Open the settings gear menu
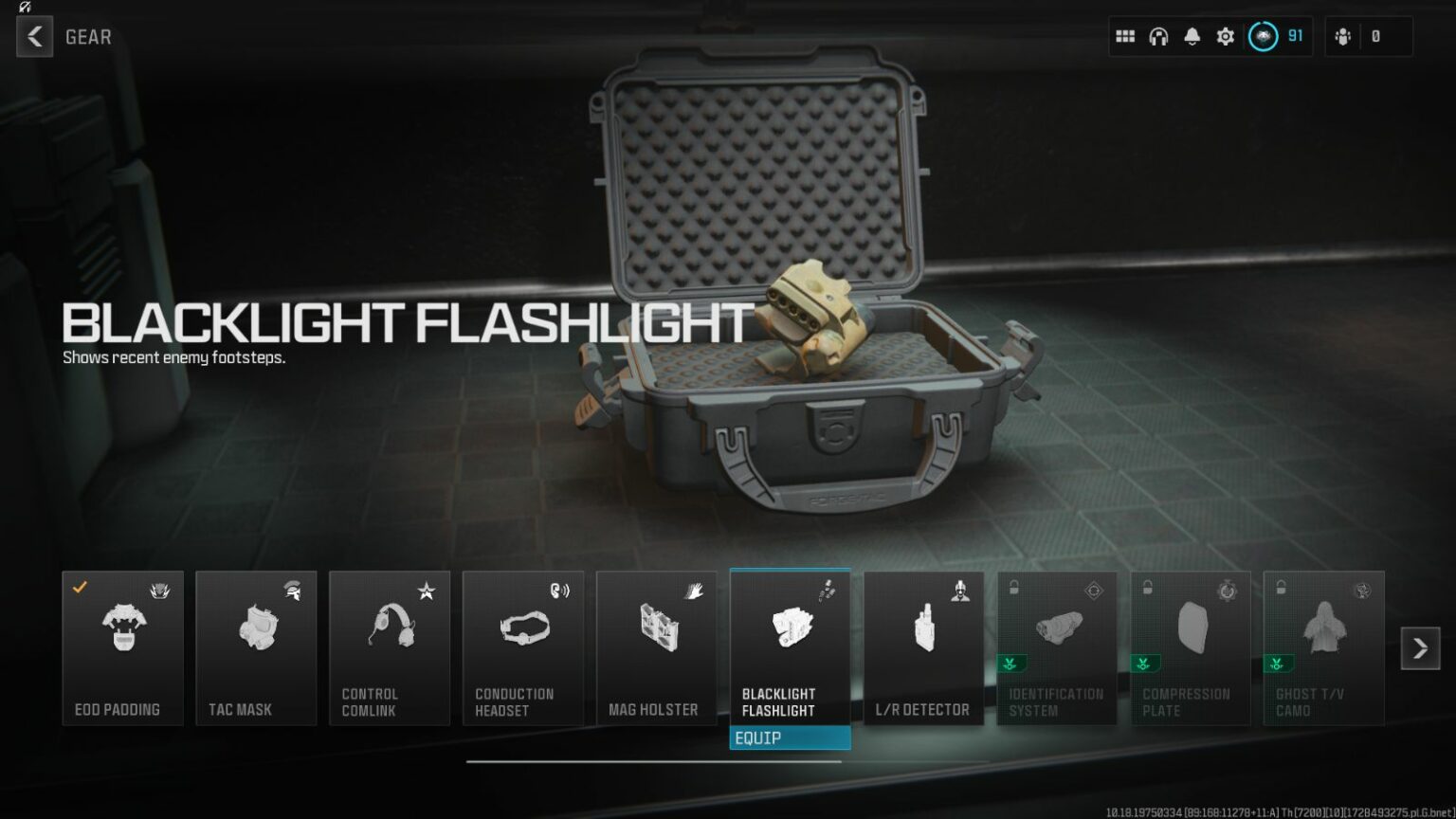 (x=1225, y=36)
